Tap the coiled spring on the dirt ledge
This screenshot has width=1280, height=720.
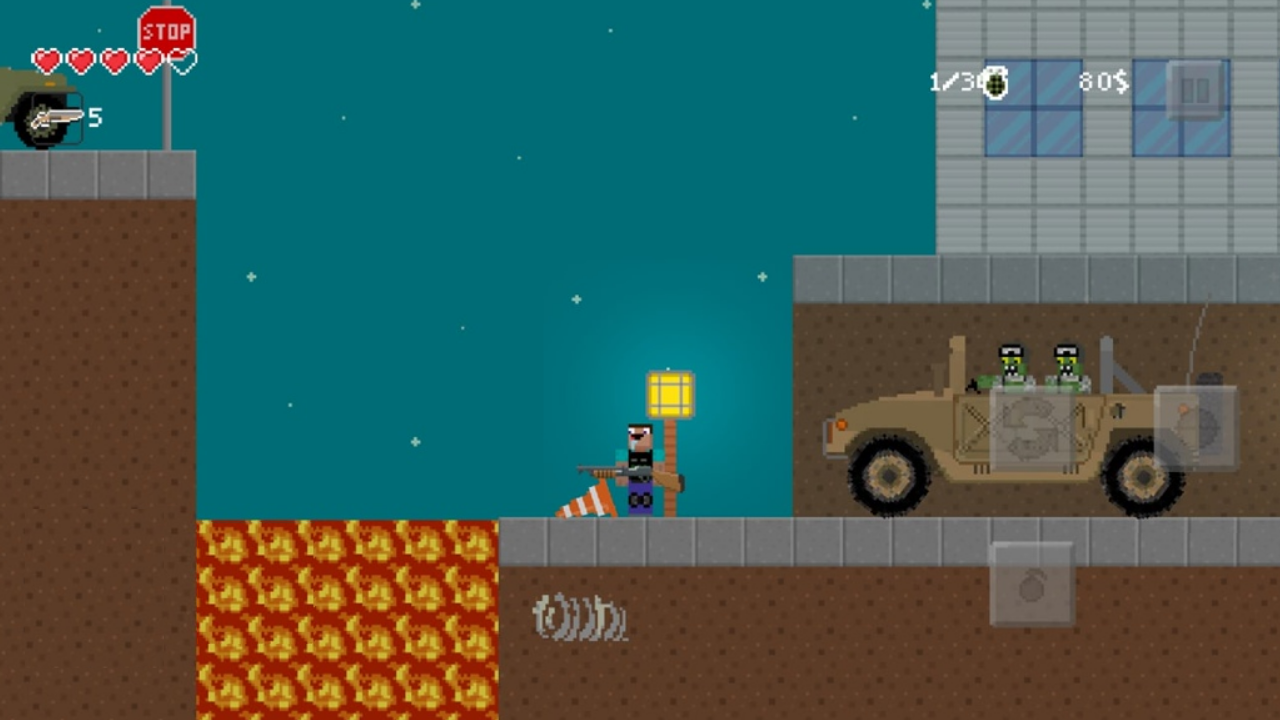578,618
